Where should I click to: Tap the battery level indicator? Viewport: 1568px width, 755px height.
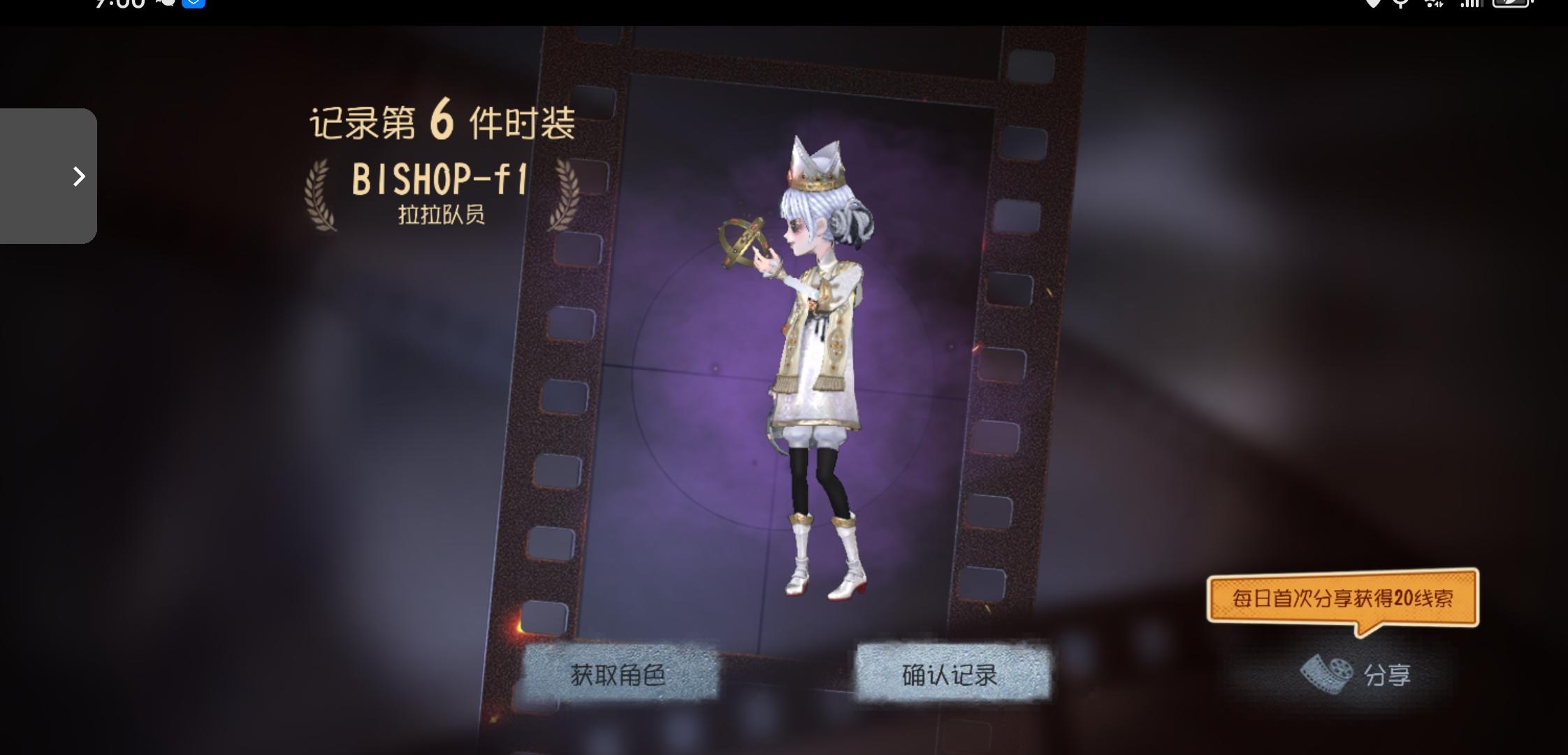(x=1509, y=4)
